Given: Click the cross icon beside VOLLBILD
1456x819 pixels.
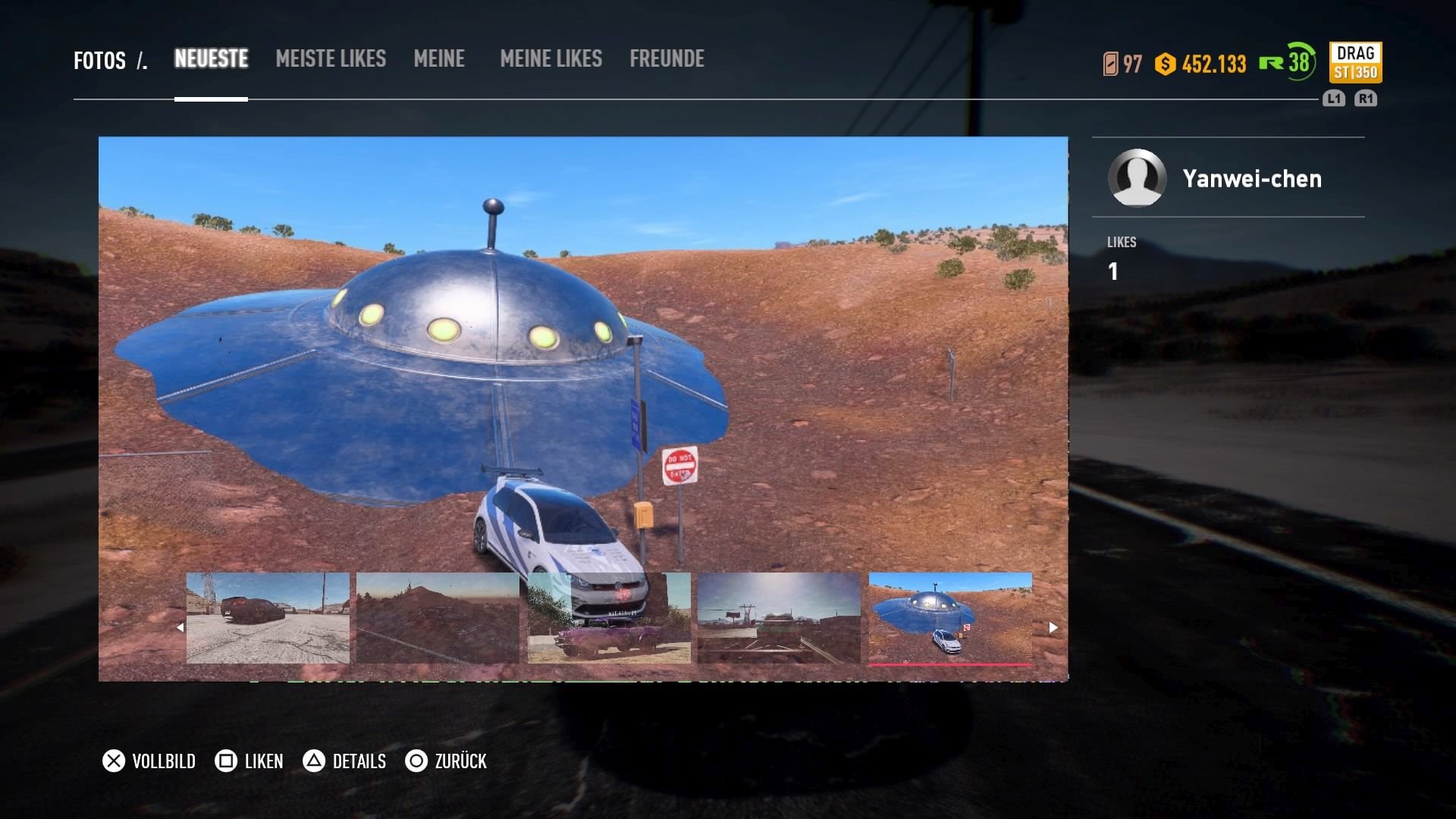Looking at the screenshot, I should point(114,761).
